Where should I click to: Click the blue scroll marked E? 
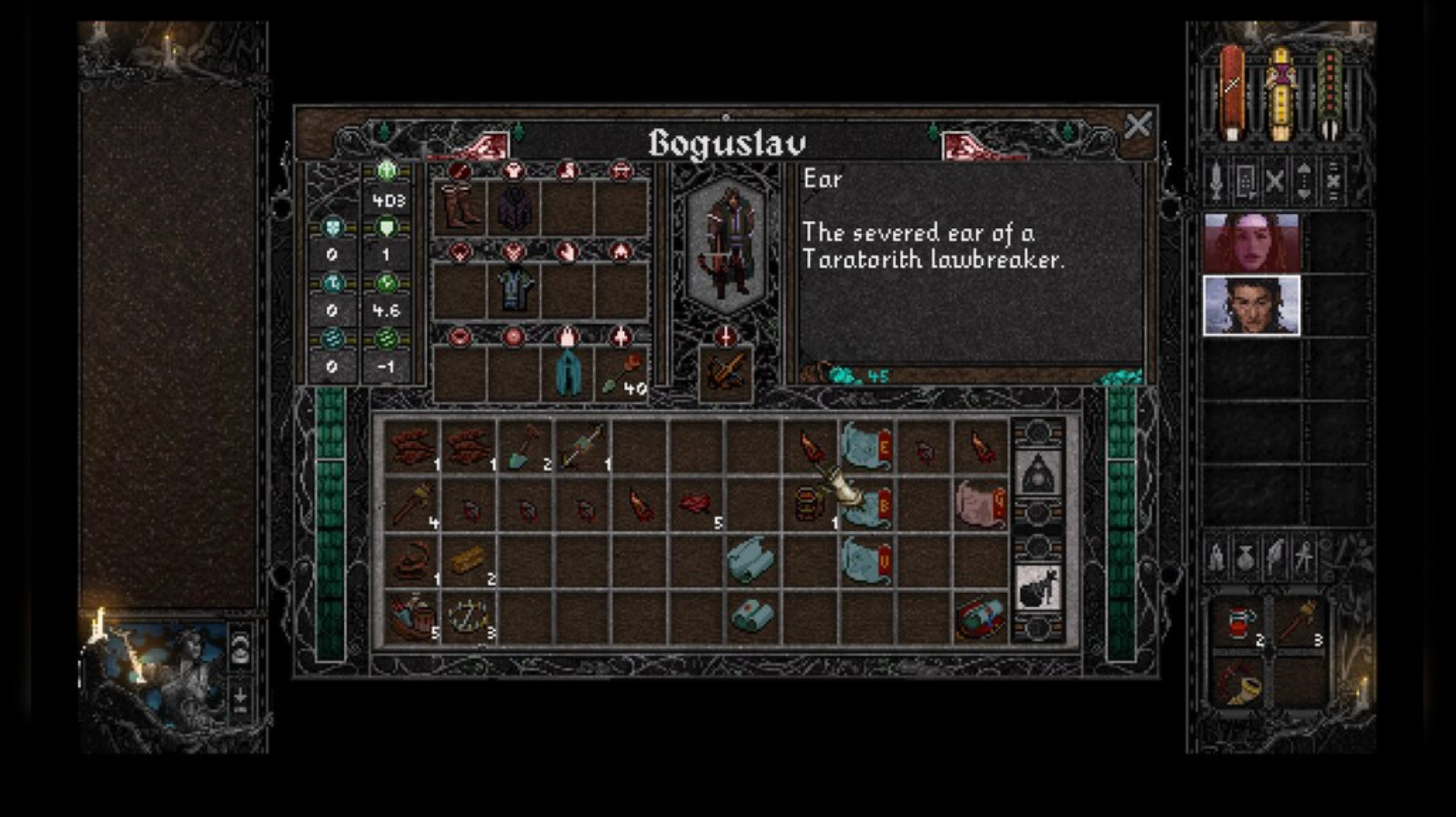pos(866,446)
